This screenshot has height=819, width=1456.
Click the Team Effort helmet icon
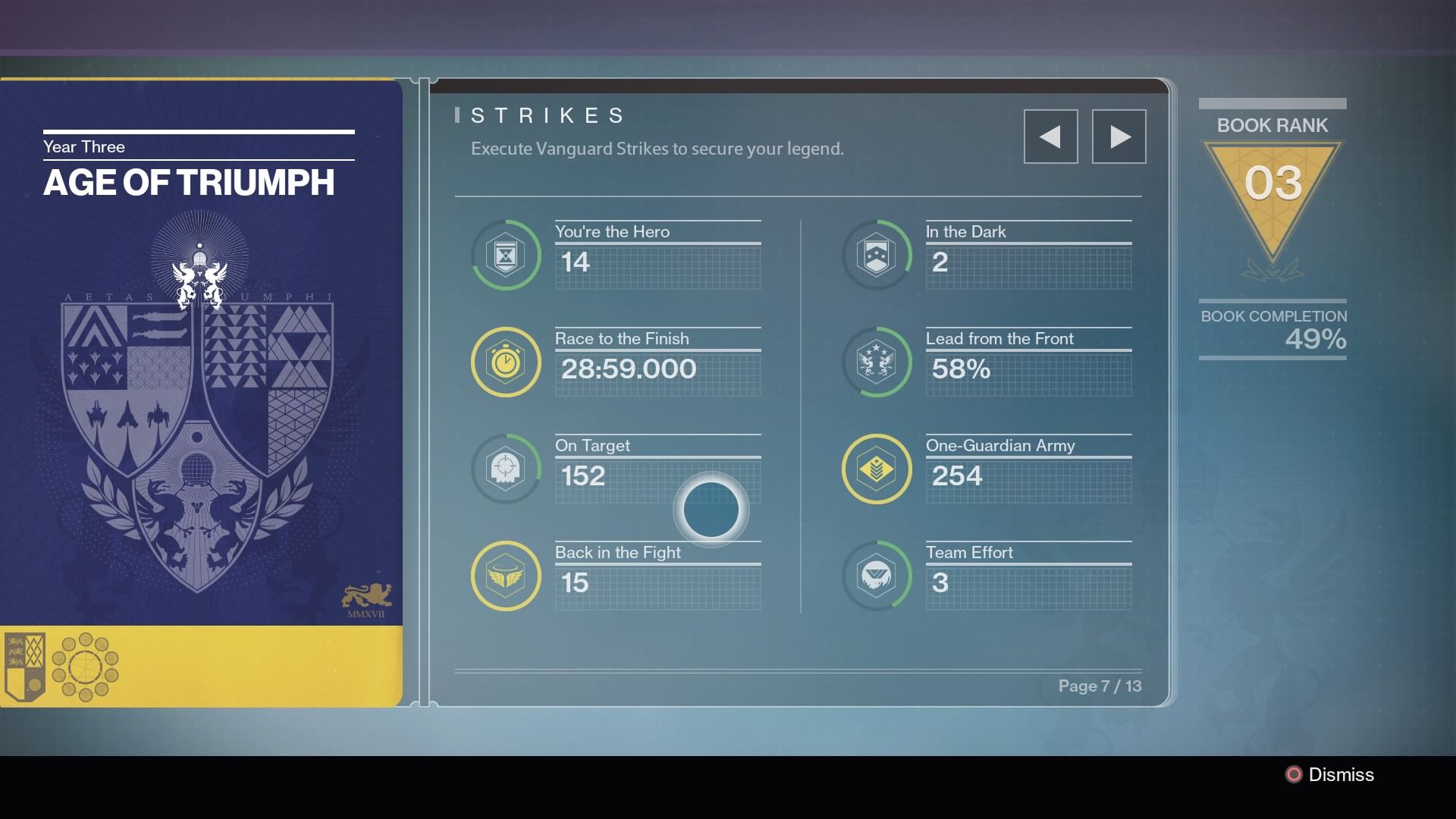click(x=877, y=576)
